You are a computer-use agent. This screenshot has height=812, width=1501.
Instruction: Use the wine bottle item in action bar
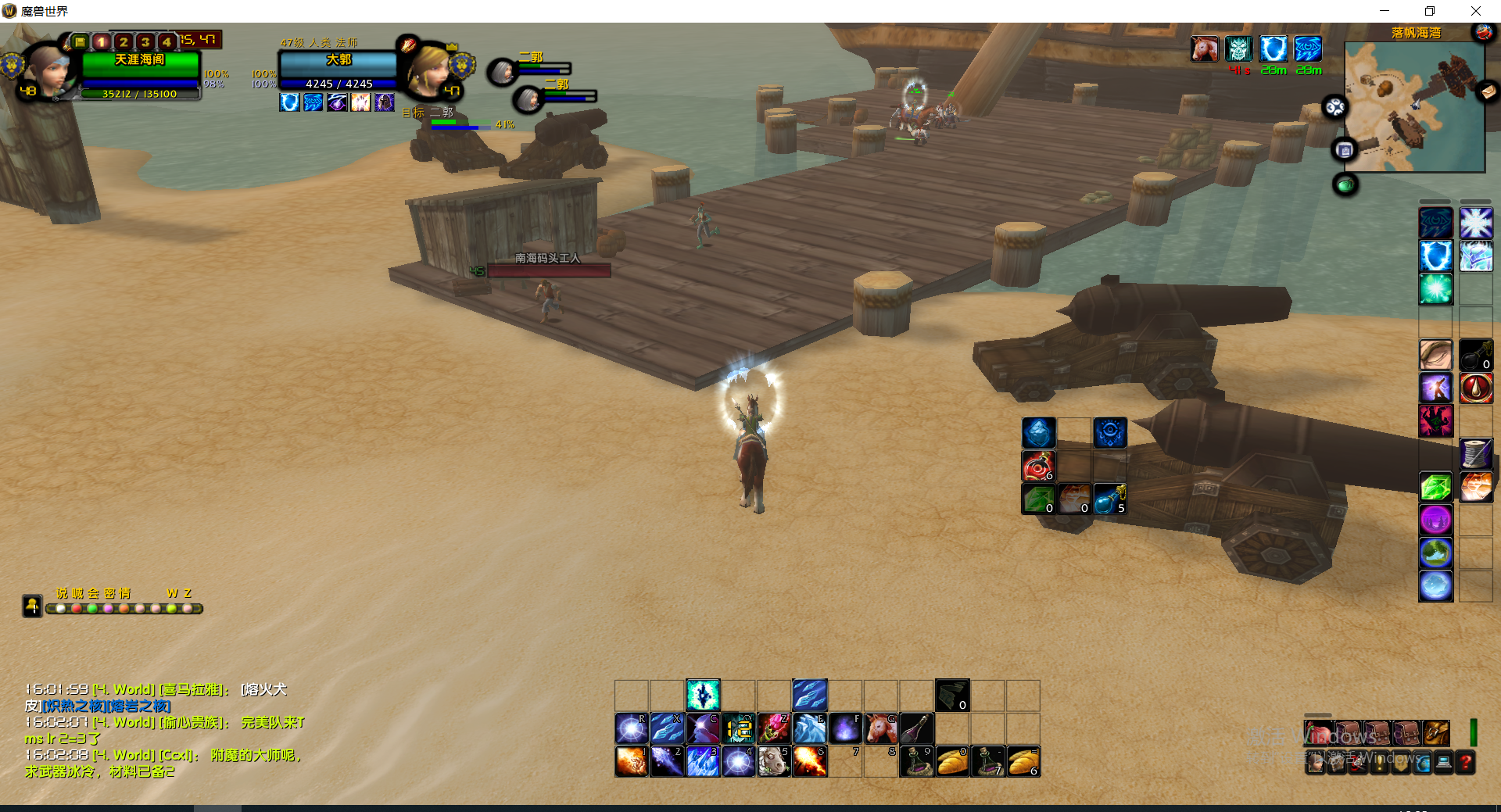pyautogui.click(x=916, y=728)
